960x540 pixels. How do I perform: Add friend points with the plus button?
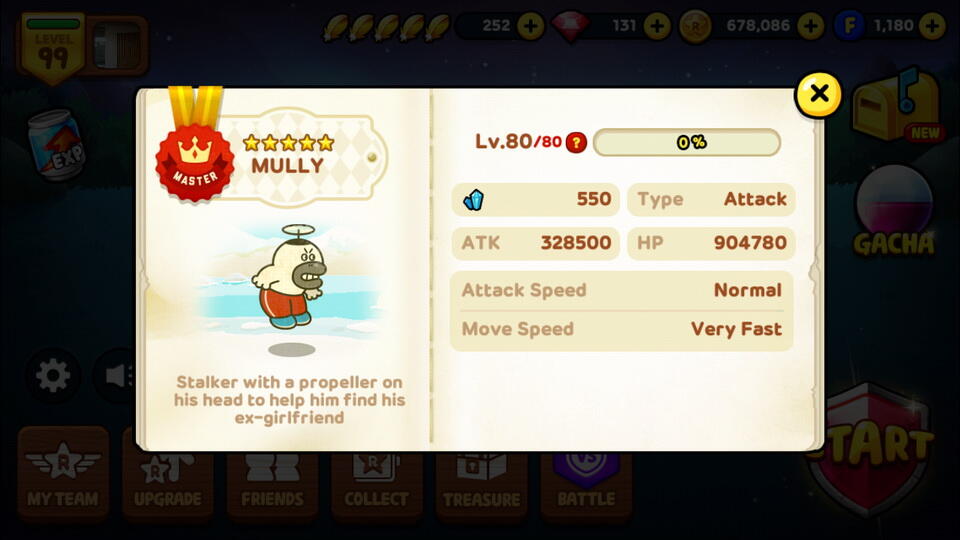[x=933, y=25]
